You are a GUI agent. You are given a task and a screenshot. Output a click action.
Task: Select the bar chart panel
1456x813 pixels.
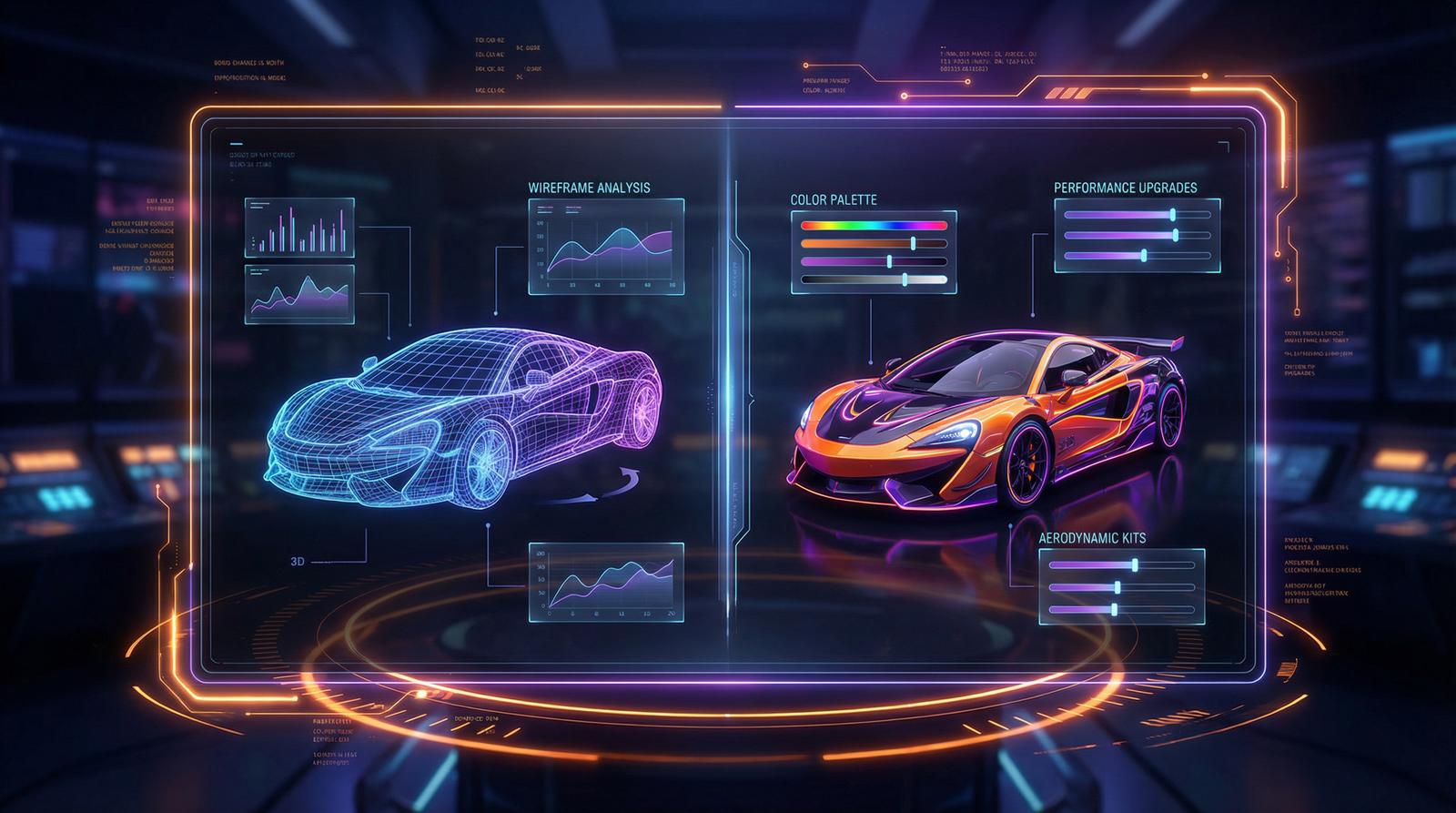click(x=298, y=228)
